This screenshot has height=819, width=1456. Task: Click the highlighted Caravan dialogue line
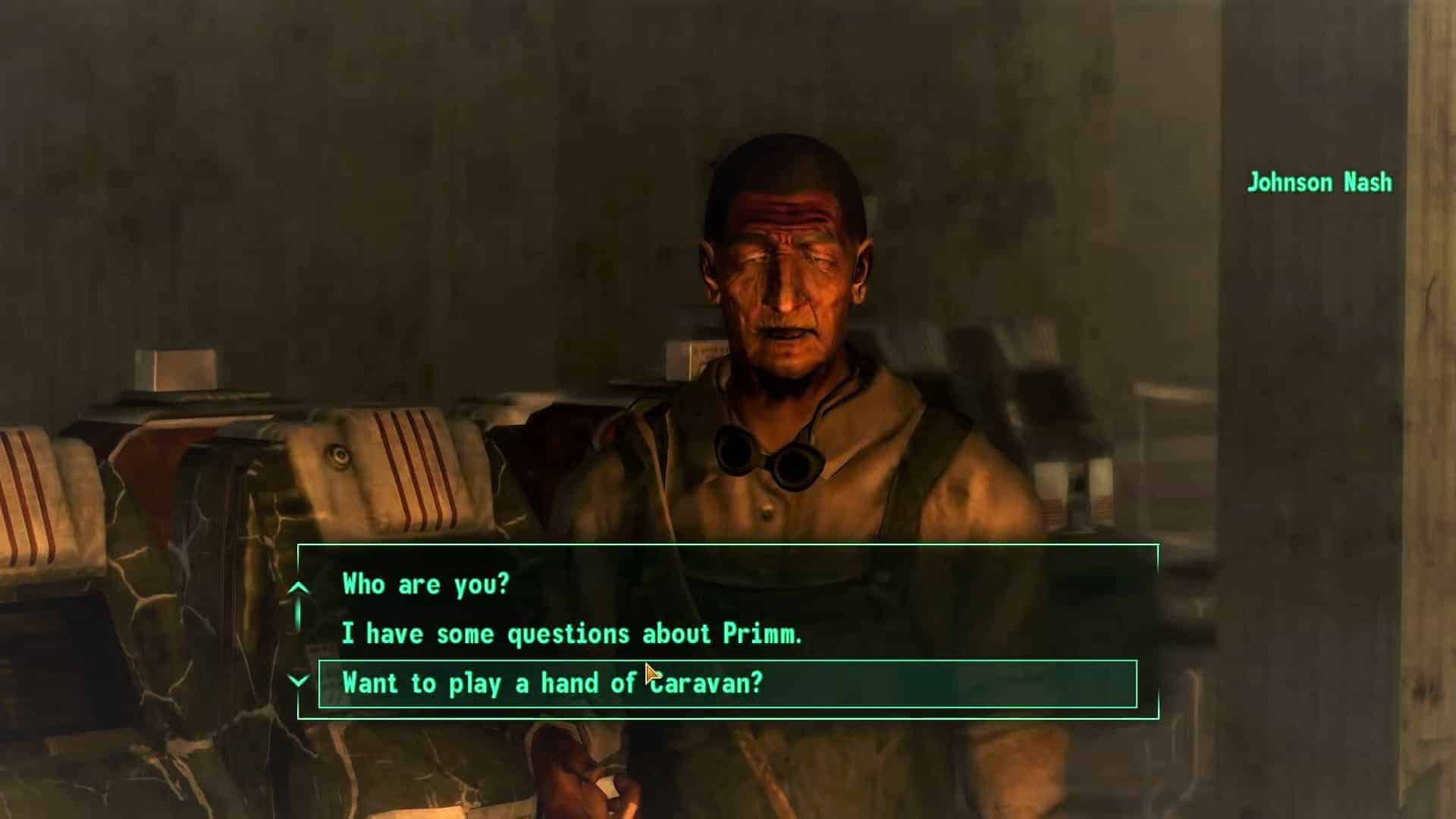[554, 682]
